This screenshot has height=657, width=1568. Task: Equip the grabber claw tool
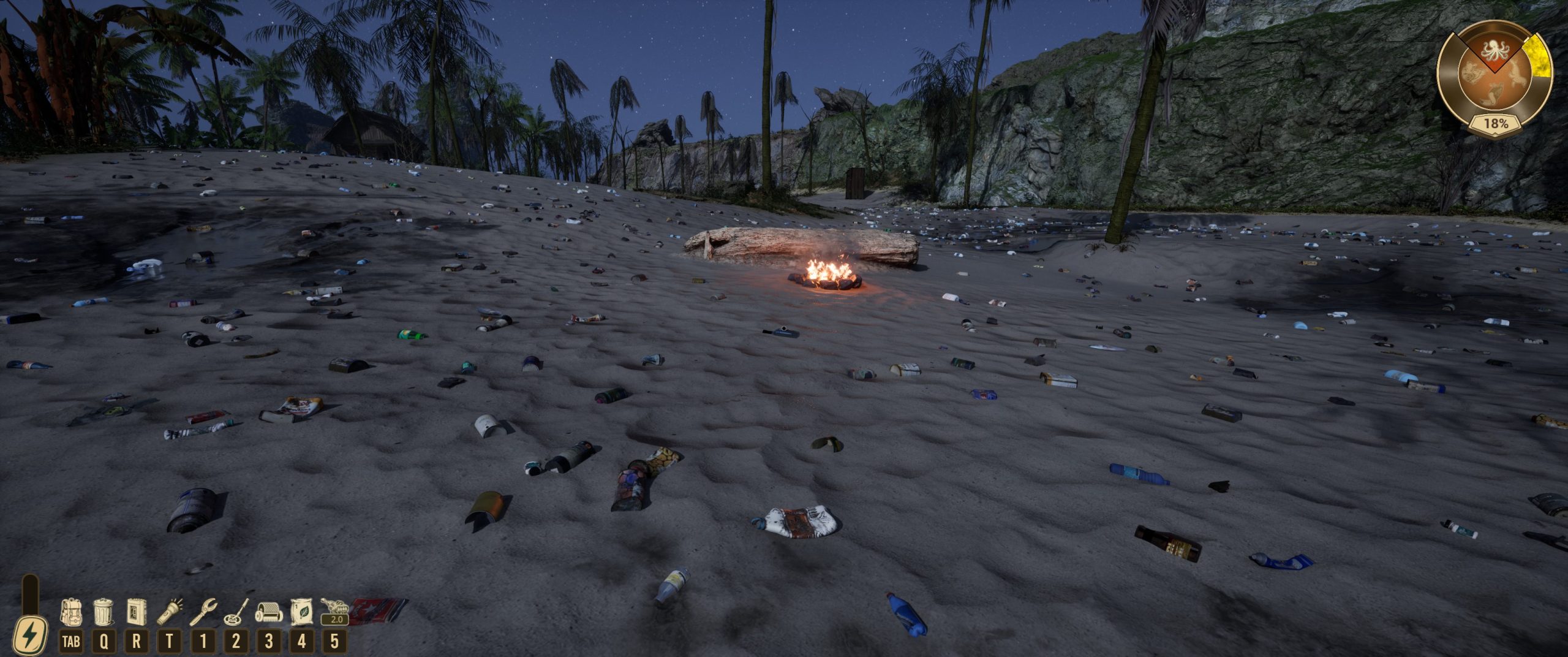pyautogui.click(x=203, y=612)
